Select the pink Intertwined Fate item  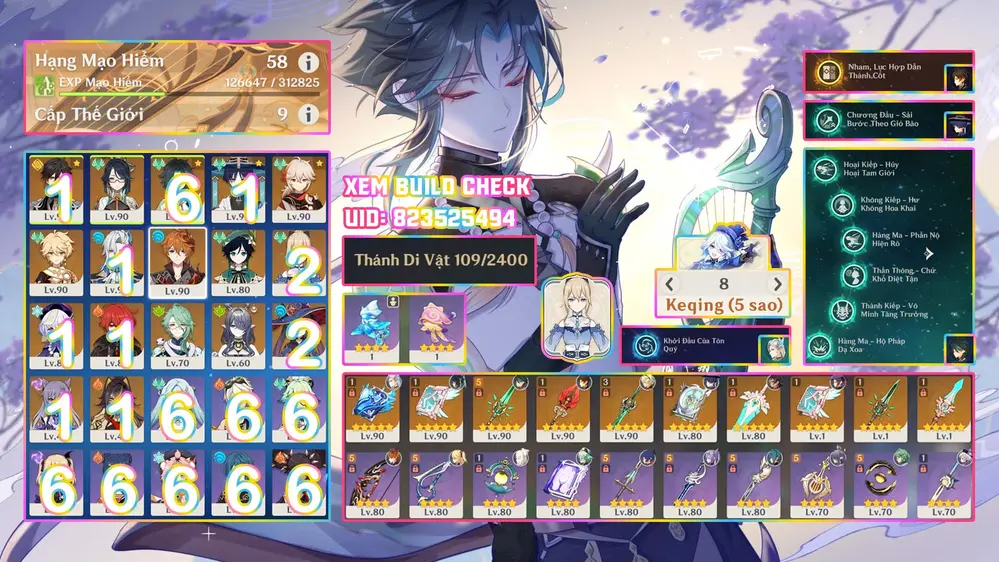coord(434,326)
